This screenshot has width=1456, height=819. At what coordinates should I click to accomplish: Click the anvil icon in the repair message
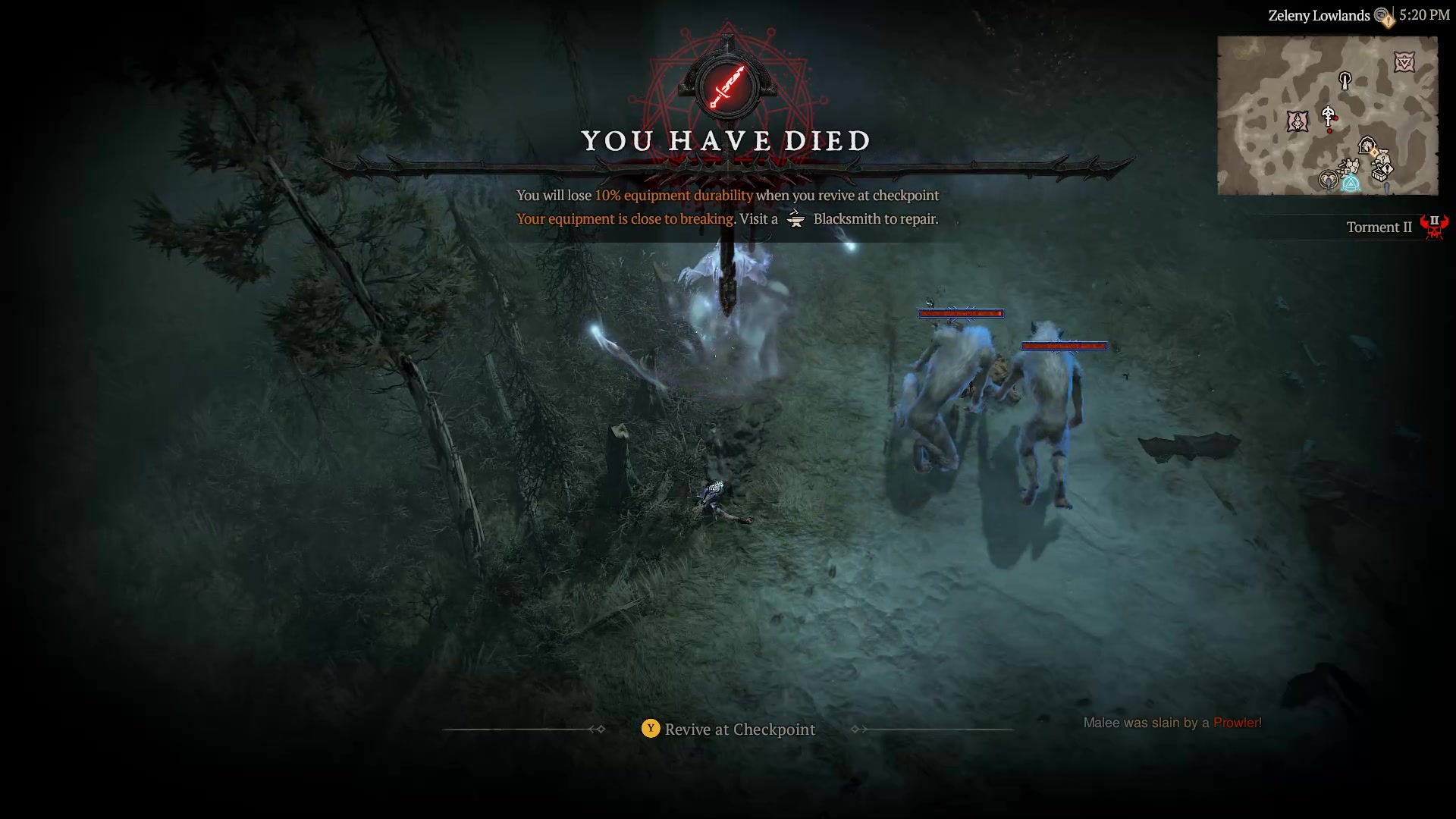pos(795,218)
